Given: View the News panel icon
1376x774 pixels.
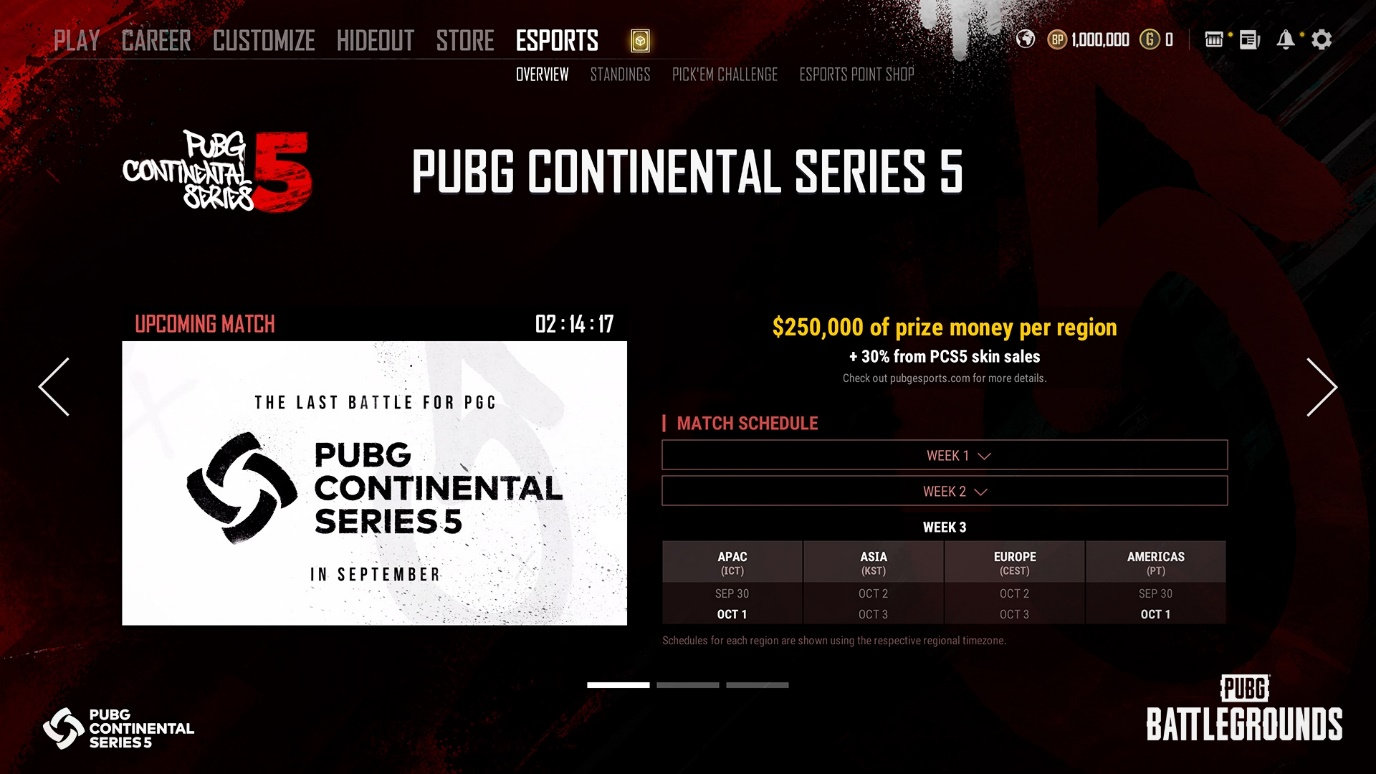Looking at the screenshot, I should (1248, 38).
